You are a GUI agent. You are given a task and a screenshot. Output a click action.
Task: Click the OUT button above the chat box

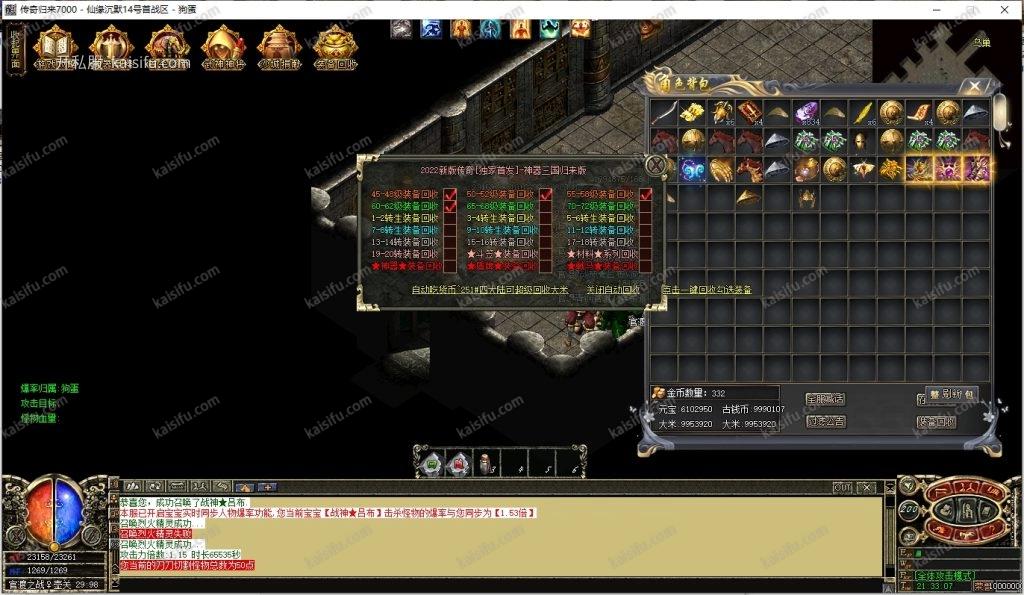[843, 487]
